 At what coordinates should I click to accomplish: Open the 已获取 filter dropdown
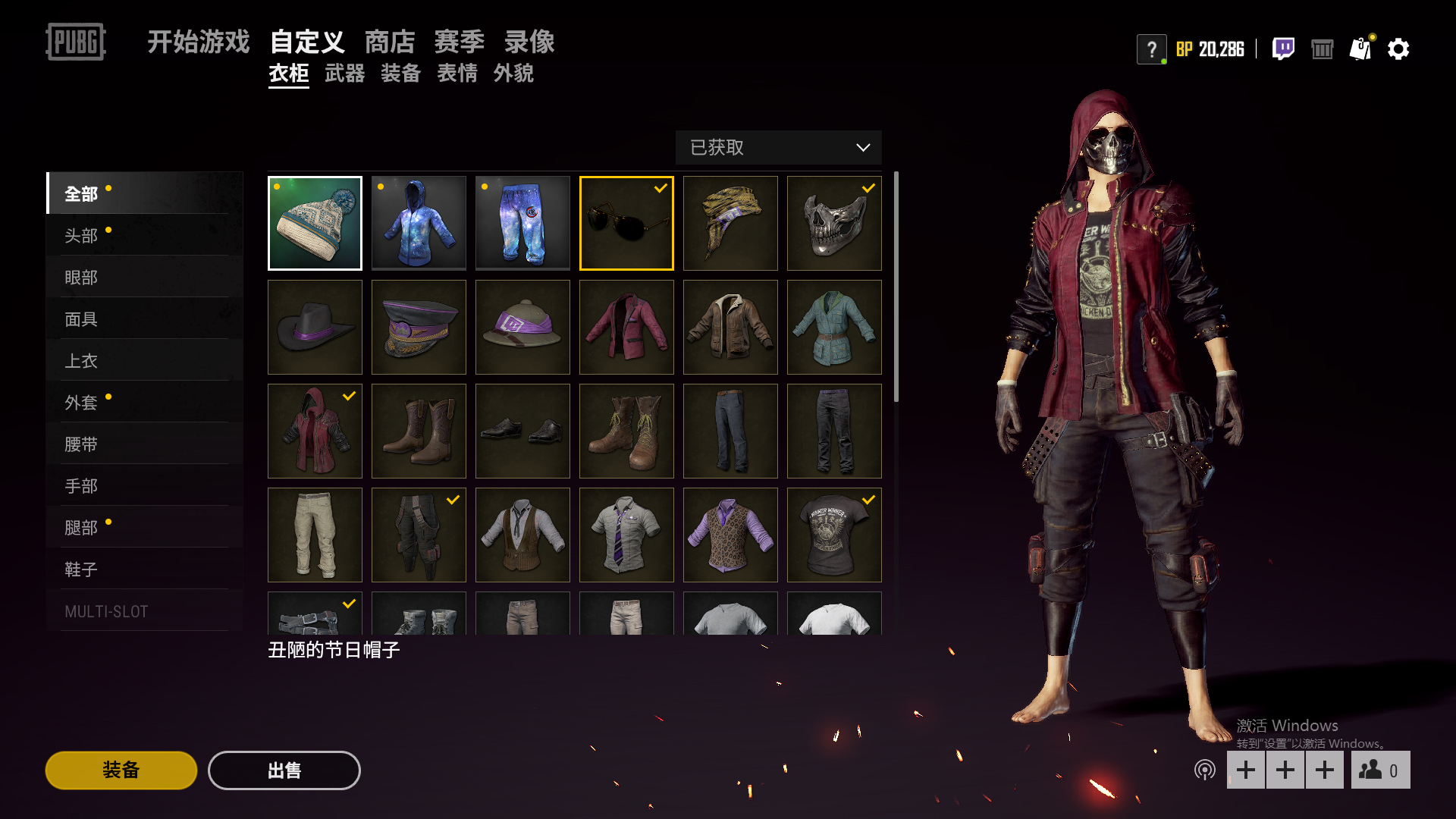[x=778, y=147]
